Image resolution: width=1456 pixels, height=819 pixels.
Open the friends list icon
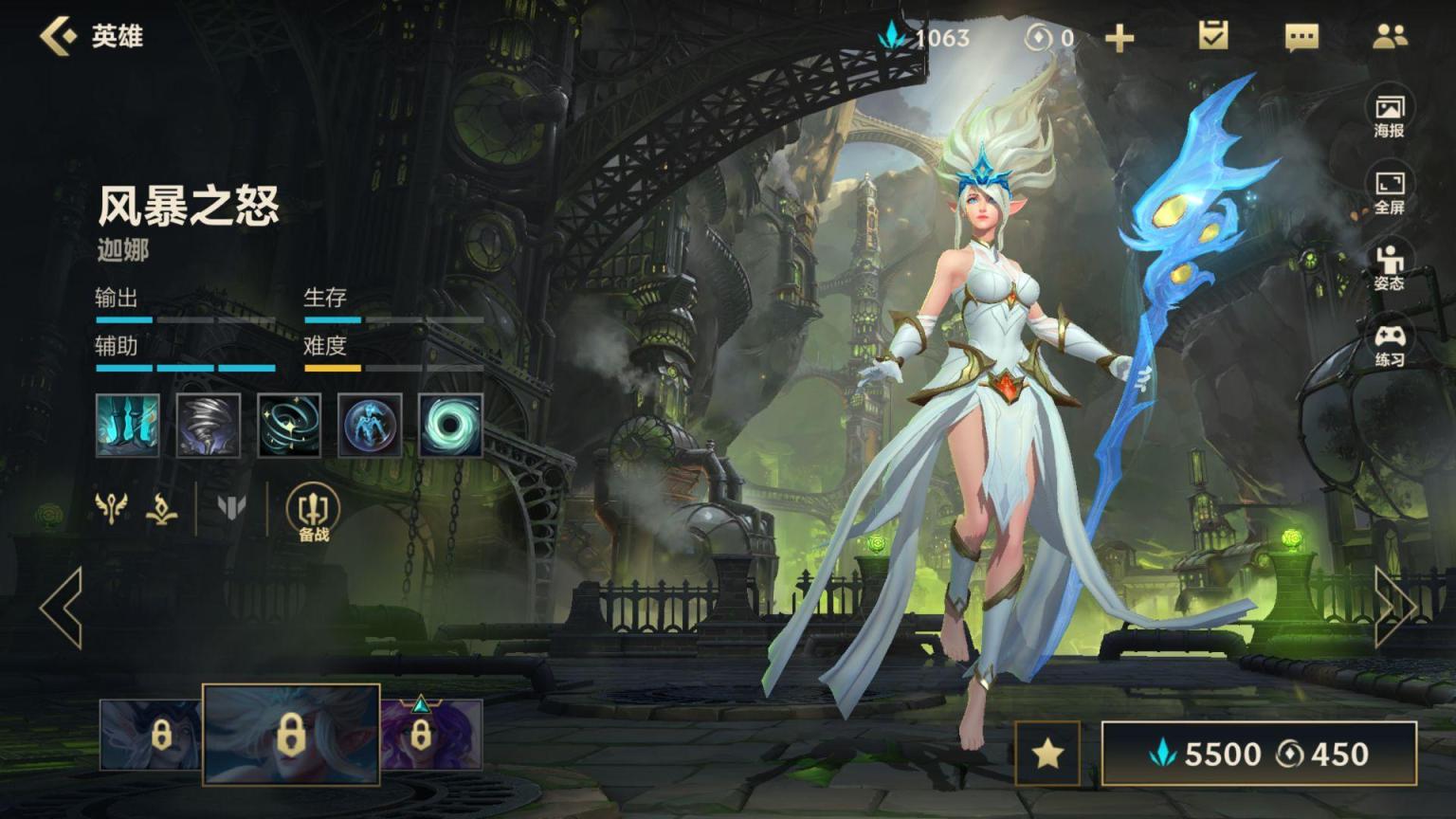1390,37
